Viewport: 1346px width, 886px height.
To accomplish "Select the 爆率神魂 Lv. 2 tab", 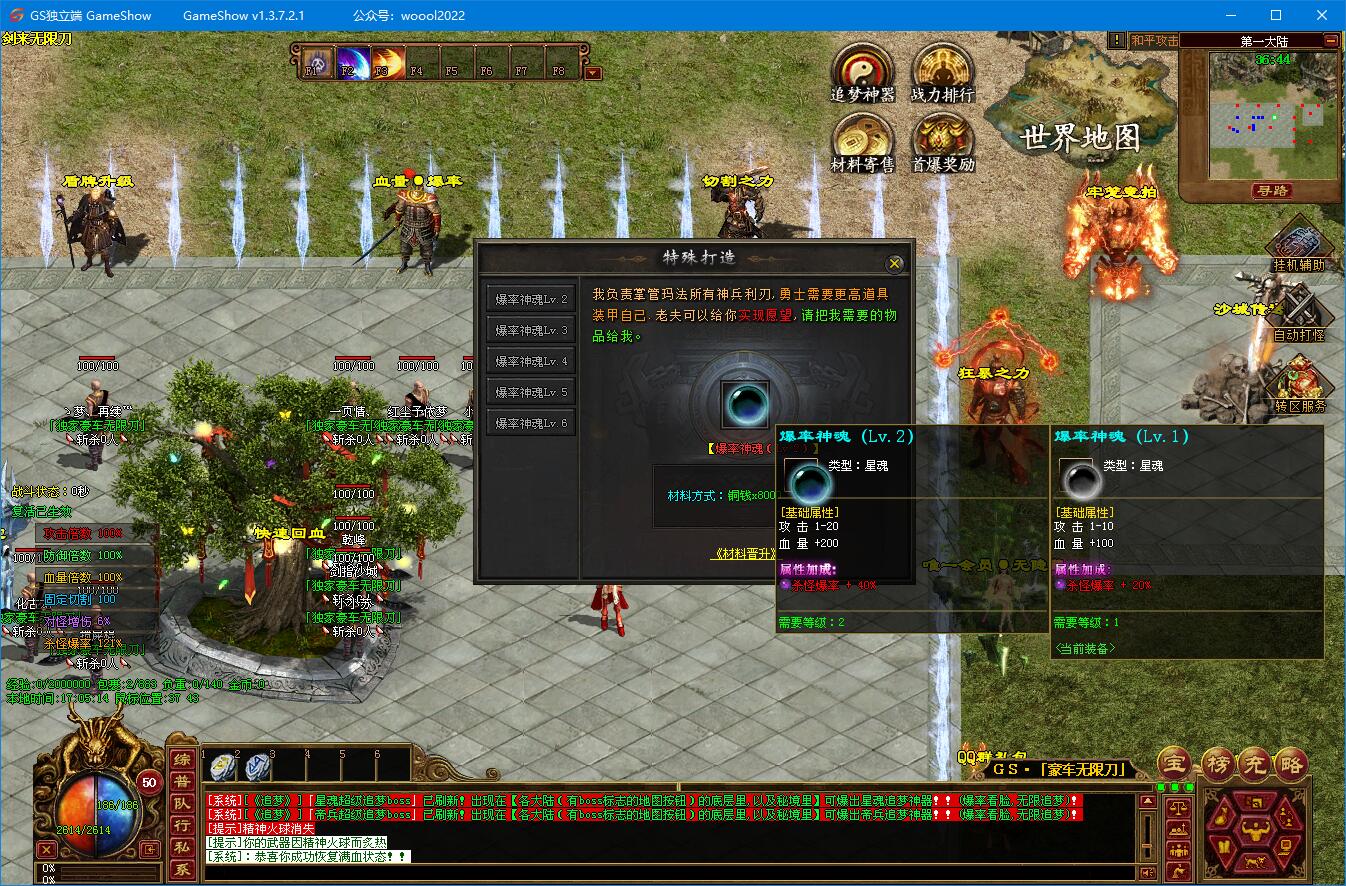I will [531, 299].
